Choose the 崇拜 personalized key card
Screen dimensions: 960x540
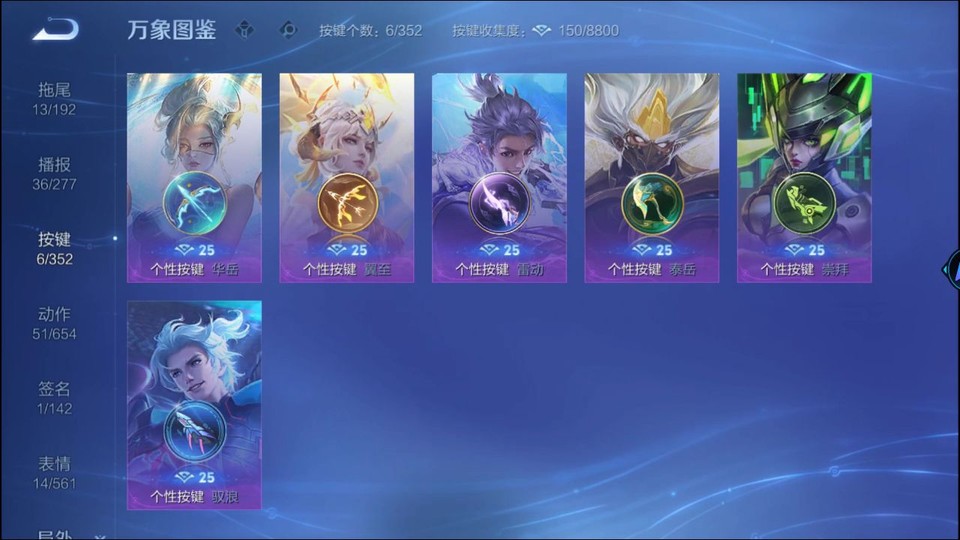coord(804,178)
